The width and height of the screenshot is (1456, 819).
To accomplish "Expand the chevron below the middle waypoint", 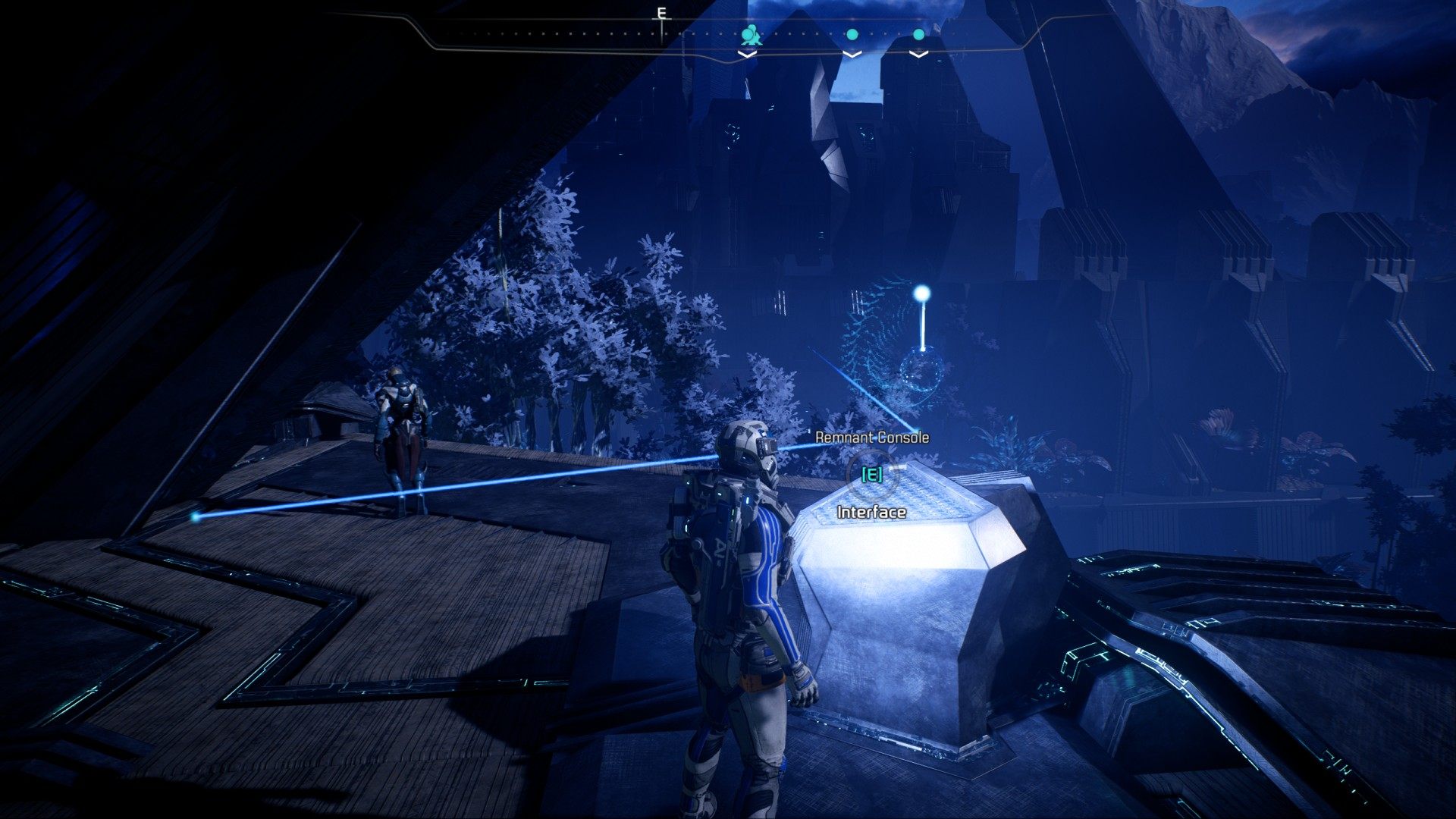I will click(x=852, y=53).
